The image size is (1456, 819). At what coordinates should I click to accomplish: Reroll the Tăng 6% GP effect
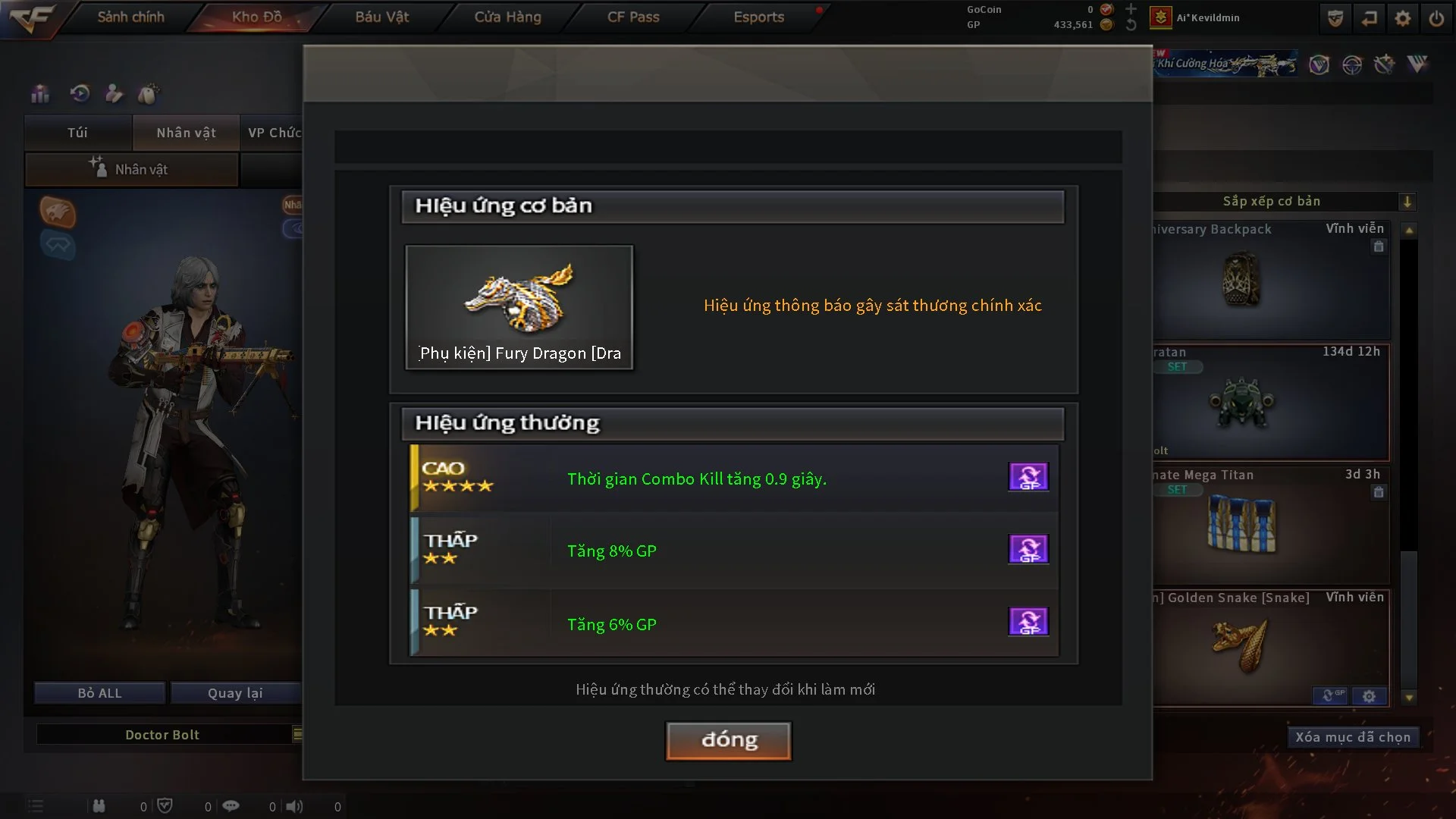(x=1028, y=622)
